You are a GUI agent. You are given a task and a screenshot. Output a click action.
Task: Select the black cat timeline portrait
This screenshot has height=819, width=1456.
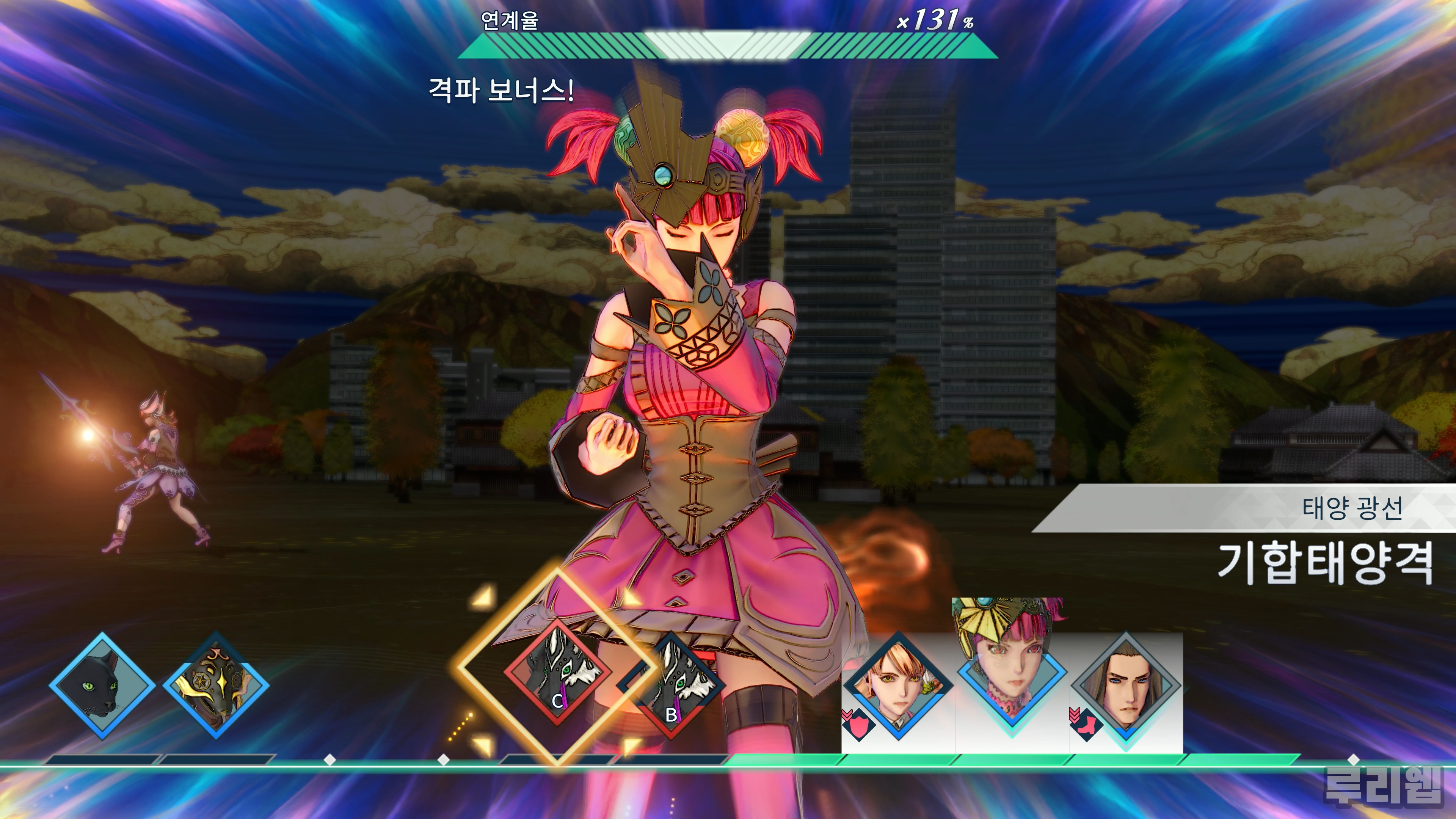click(102, 686)
